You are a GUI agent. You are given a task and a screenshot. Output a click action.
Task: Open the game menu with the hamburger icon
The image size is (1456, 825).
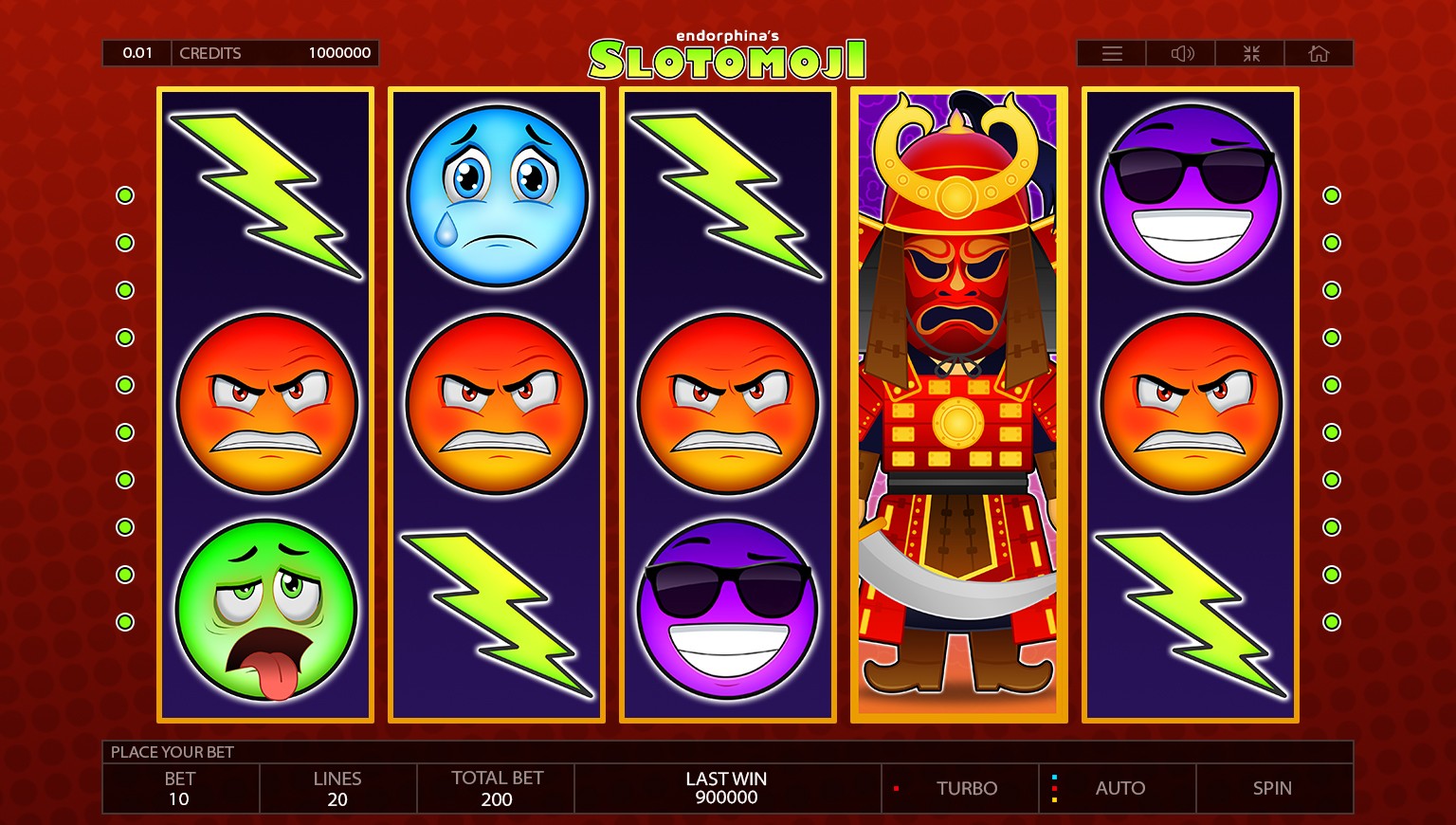pyautogui.click(x=1110, y=53)
